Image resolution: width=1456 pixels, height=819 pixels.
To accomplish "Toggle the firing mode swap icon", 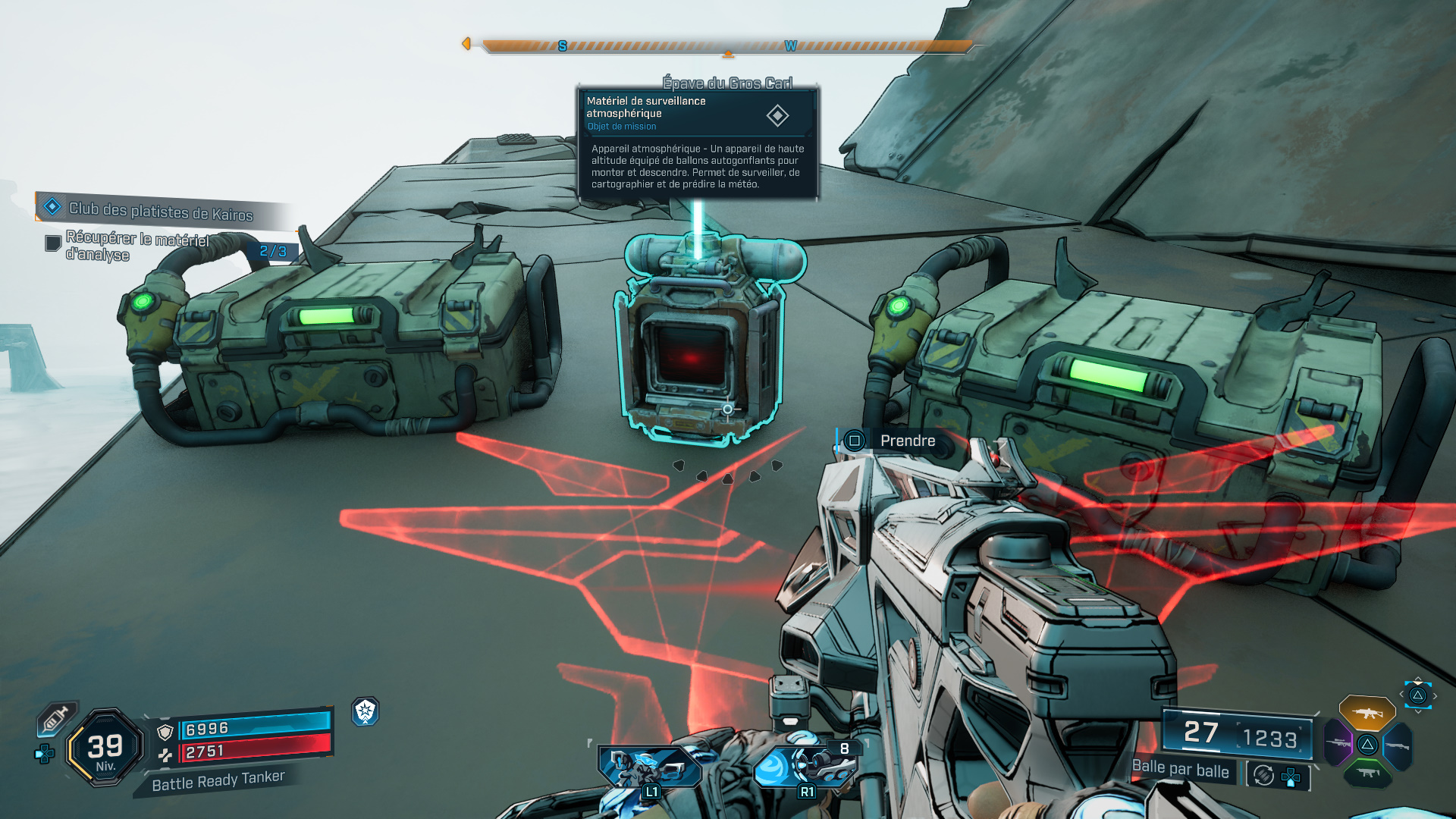I will (x=1263, y=775).
